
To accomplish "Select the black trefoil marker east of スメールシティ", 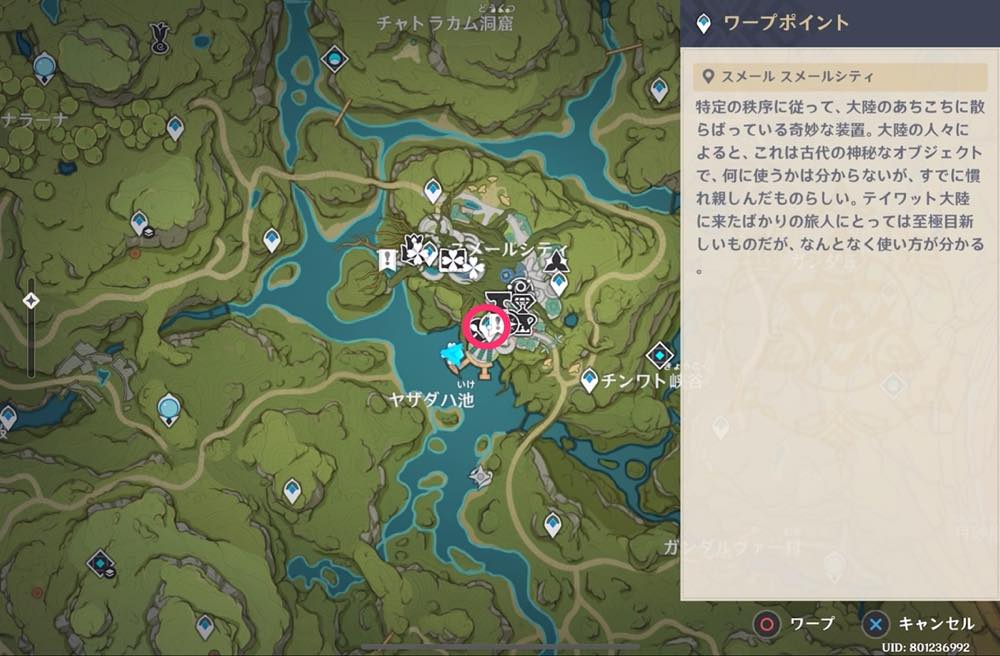I will pos(558,263).
